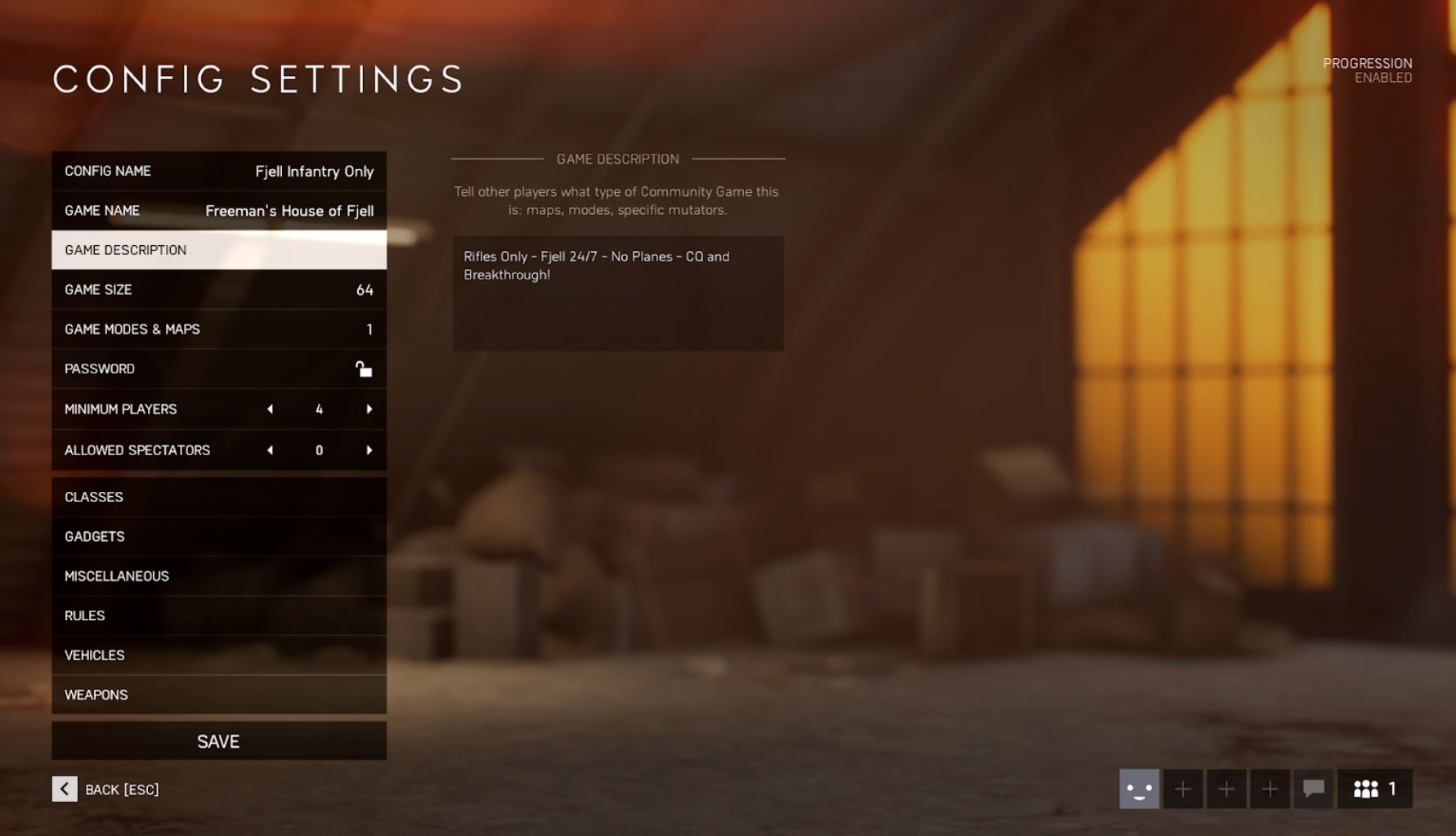Select the Vehicles settings
The height and width of the screenshot is (836, 1456).
pos(218,655)
